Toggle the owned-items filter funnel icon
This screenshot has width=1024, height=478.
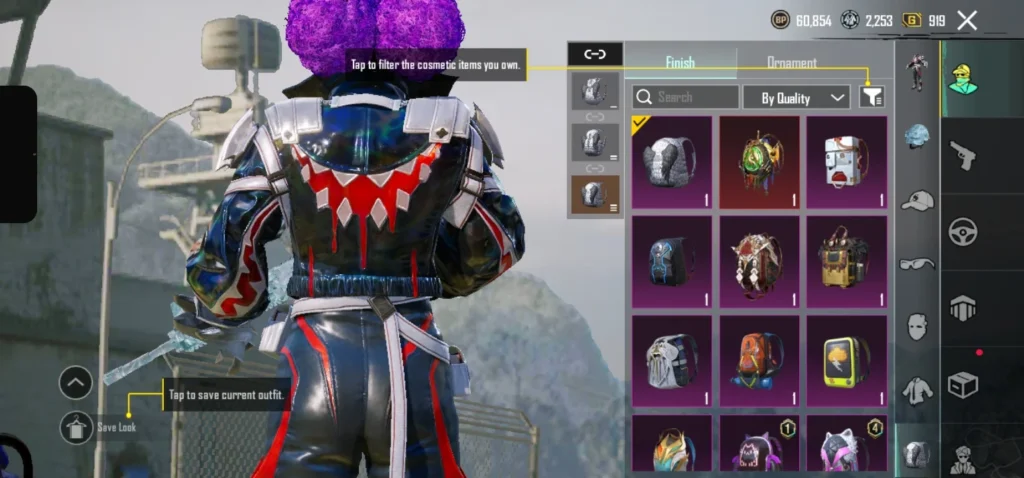coord(872,97)
